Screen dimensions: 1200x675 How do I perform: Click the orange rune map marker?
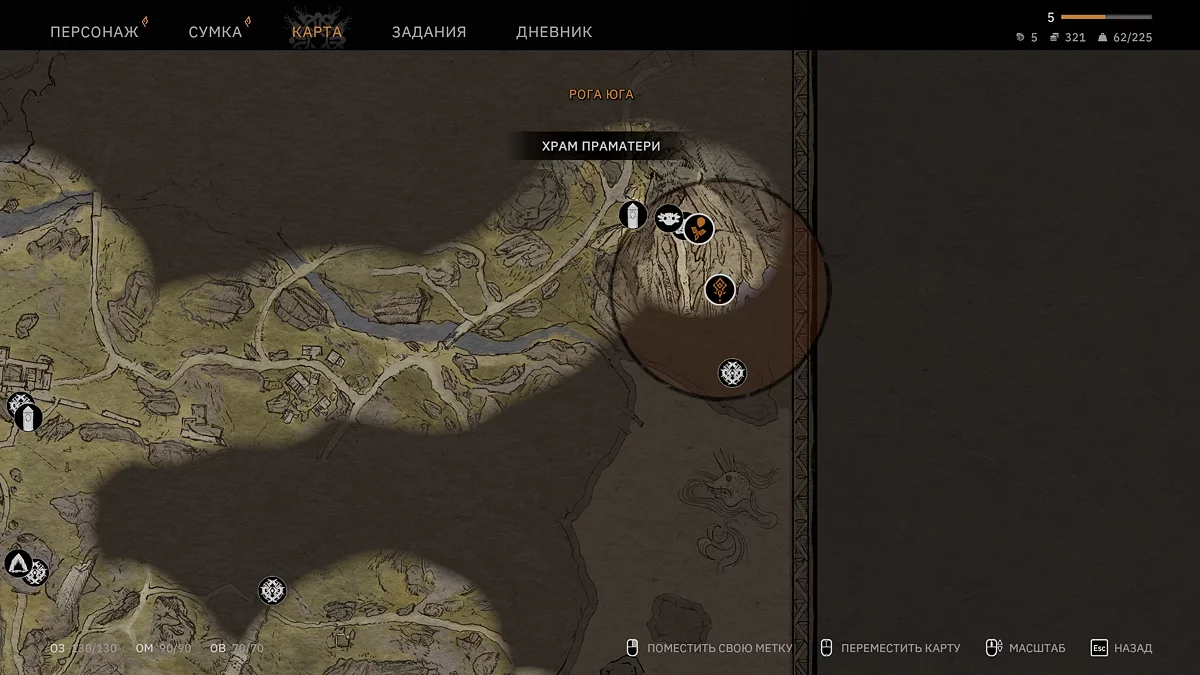(720, 290)
